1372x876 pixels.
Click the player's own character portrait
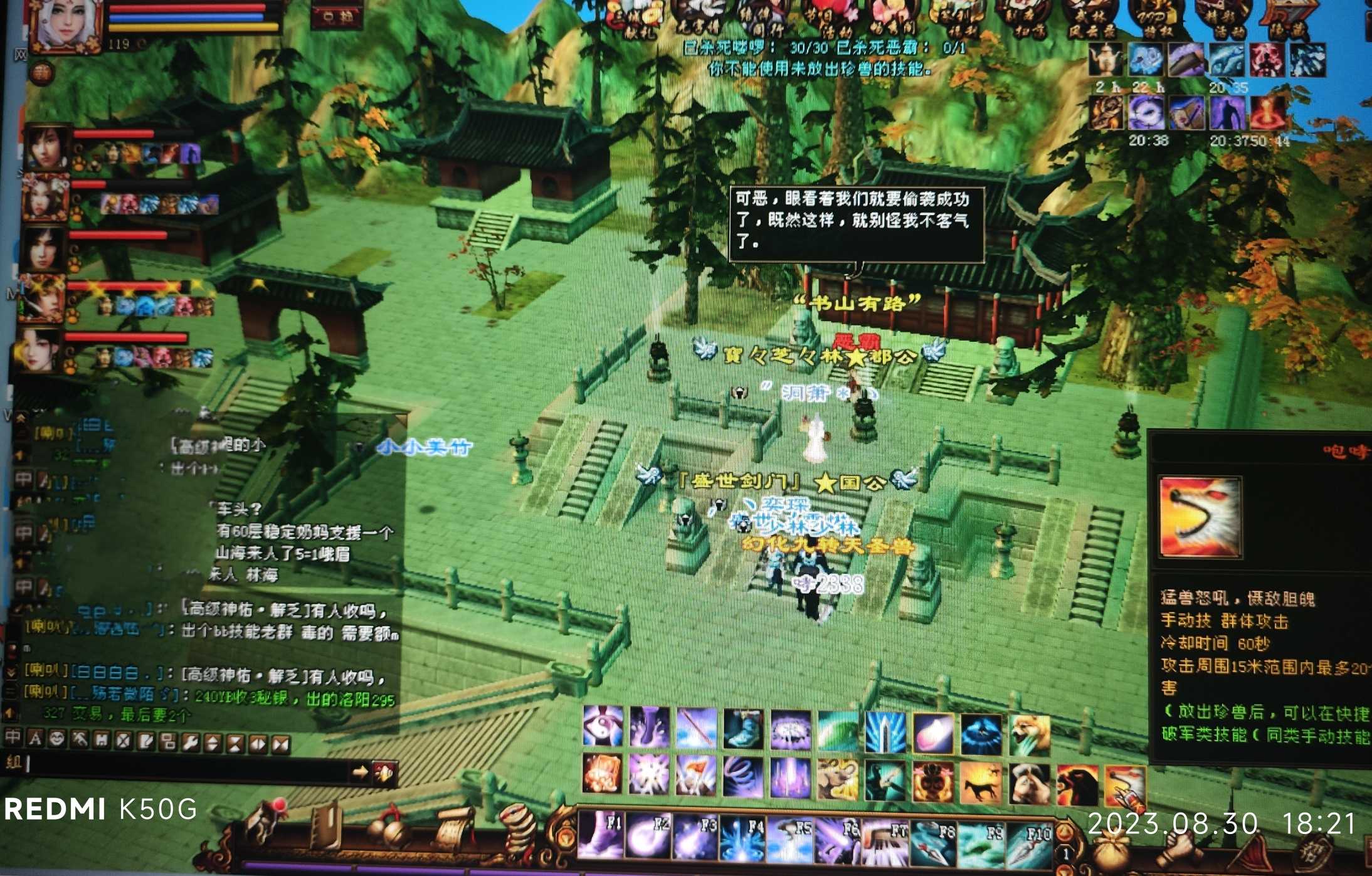(x=66, y=26)
